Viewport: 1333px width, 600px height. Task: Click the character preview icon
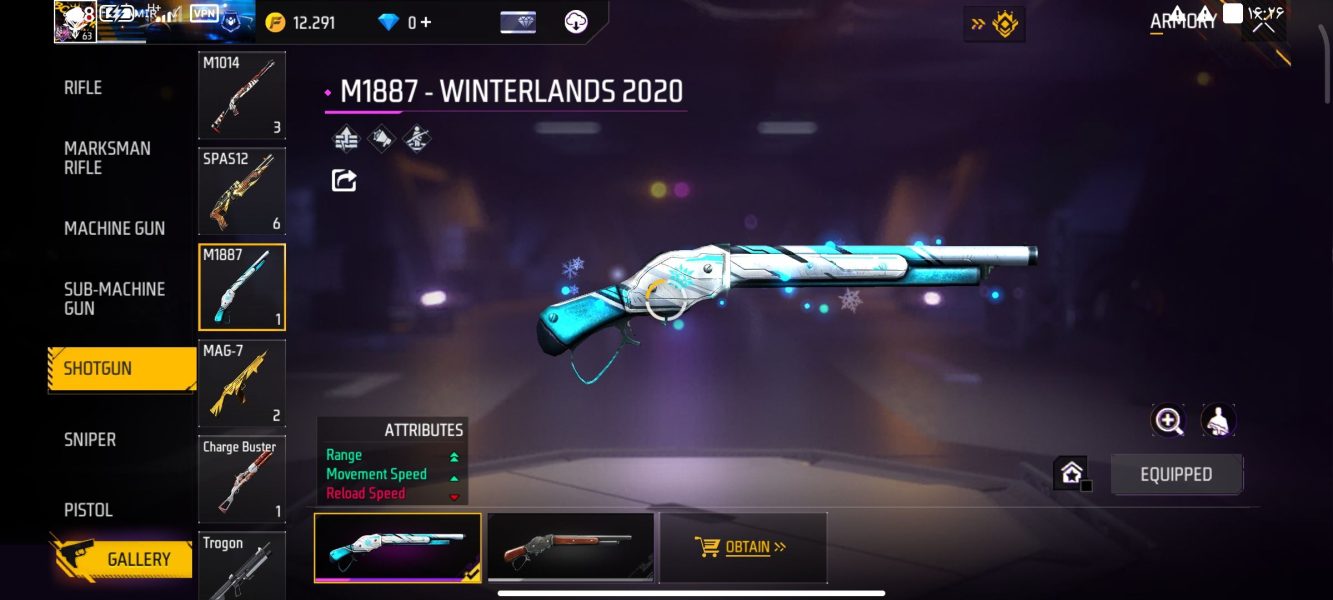coord(1218,421)
